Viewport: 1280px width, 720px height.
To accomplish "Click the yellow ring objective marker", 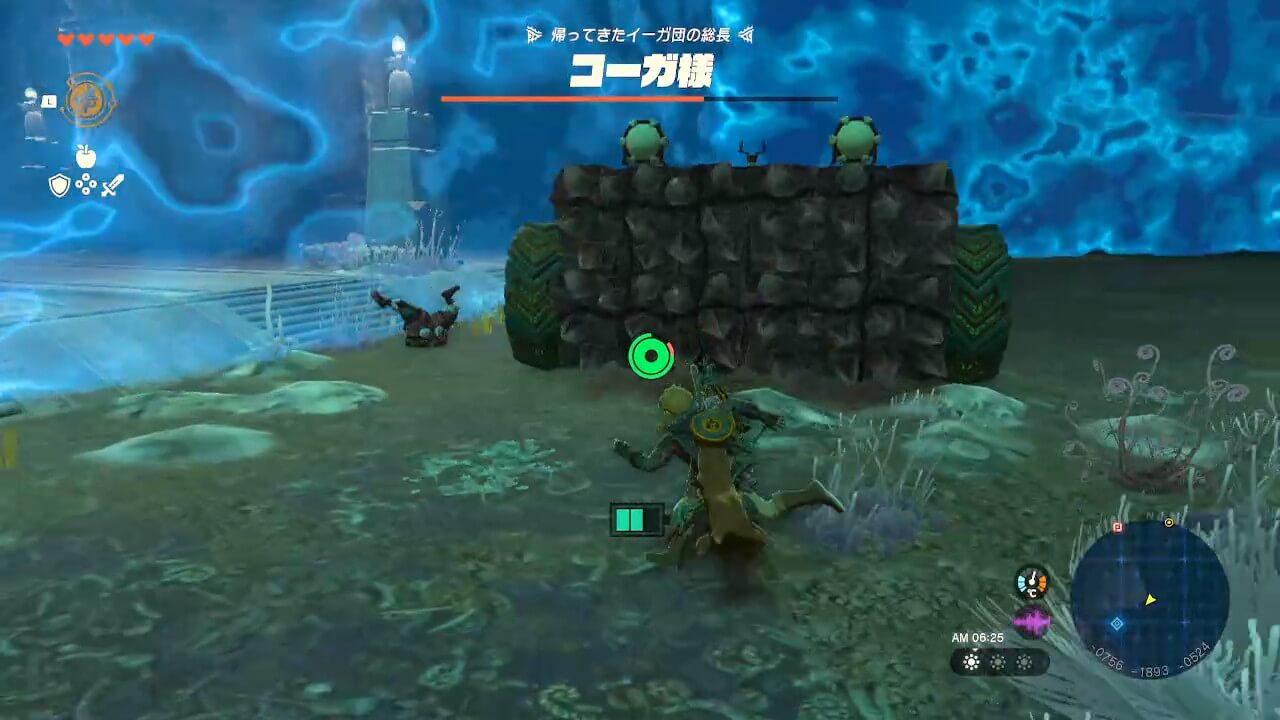I will 1169,522.
